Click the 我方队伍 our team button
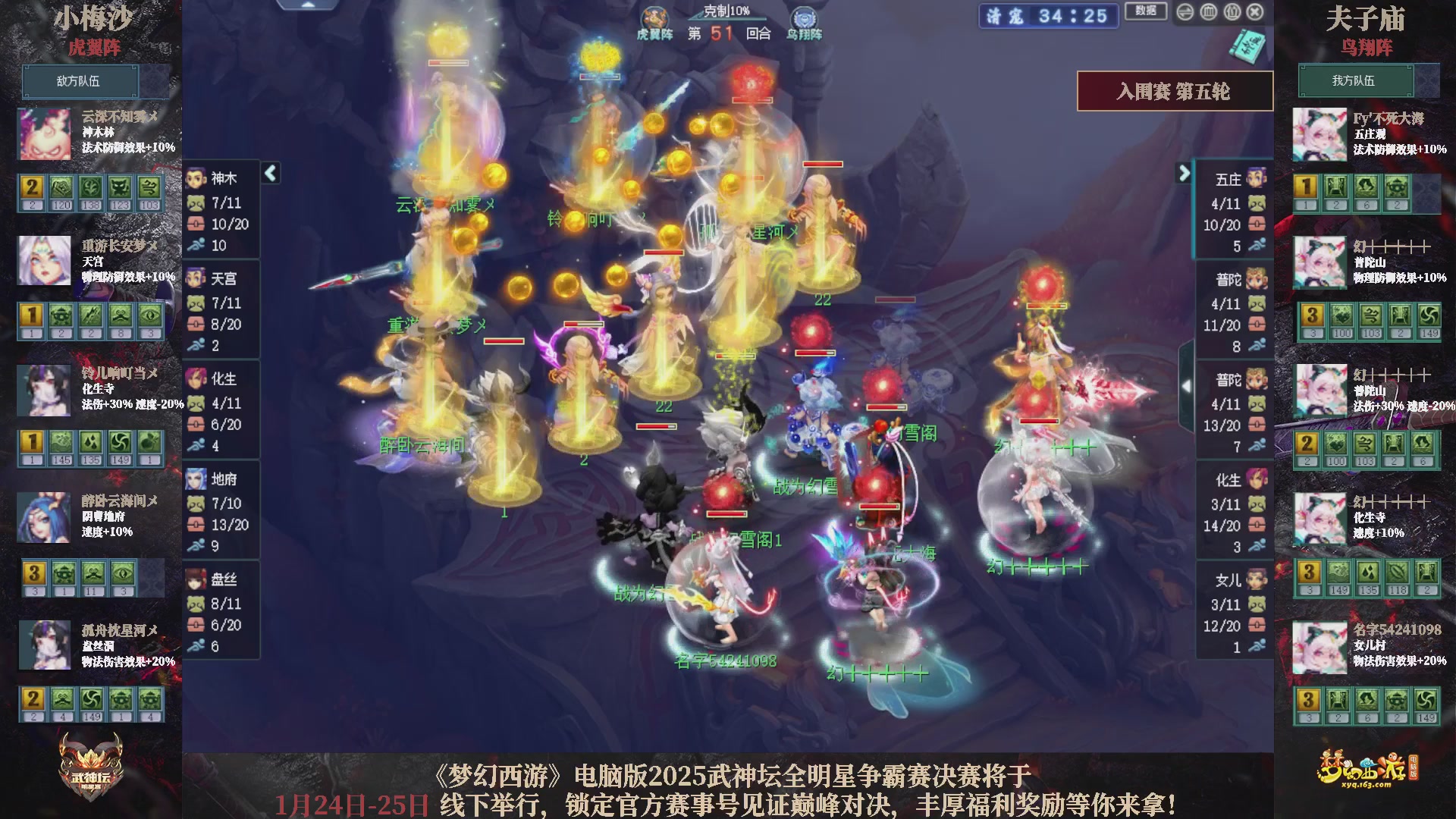This screenshot has width=1456, height=819. point(1357,81)
